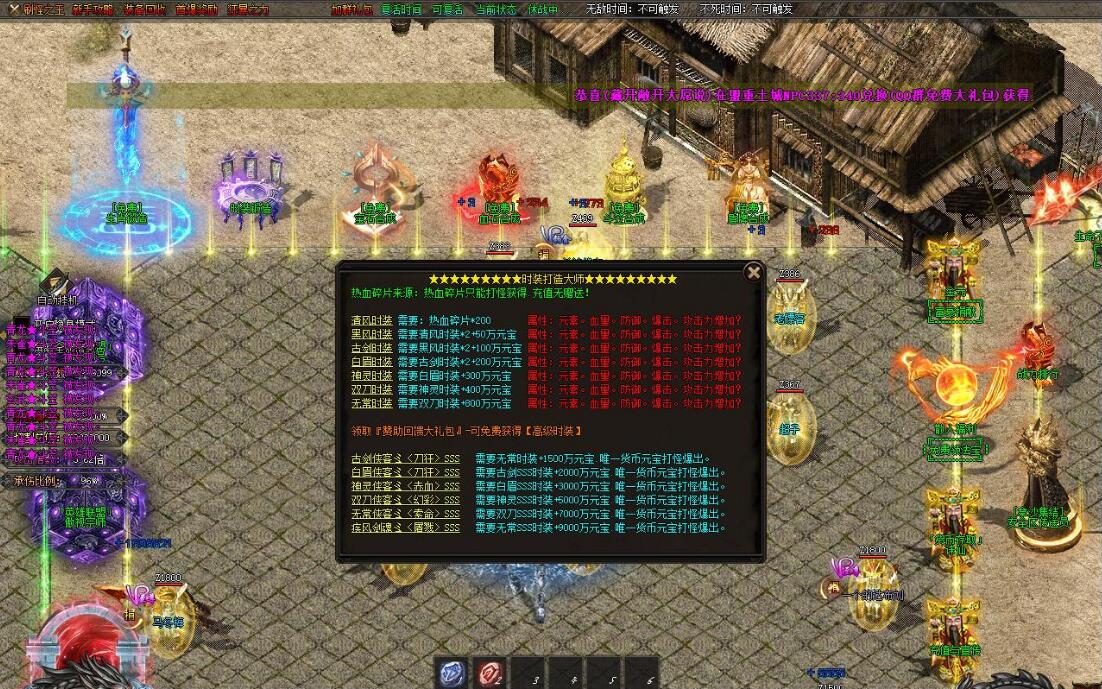Click 复活时间 in the top status bar
1102x689 pixels.
point(401,9)
